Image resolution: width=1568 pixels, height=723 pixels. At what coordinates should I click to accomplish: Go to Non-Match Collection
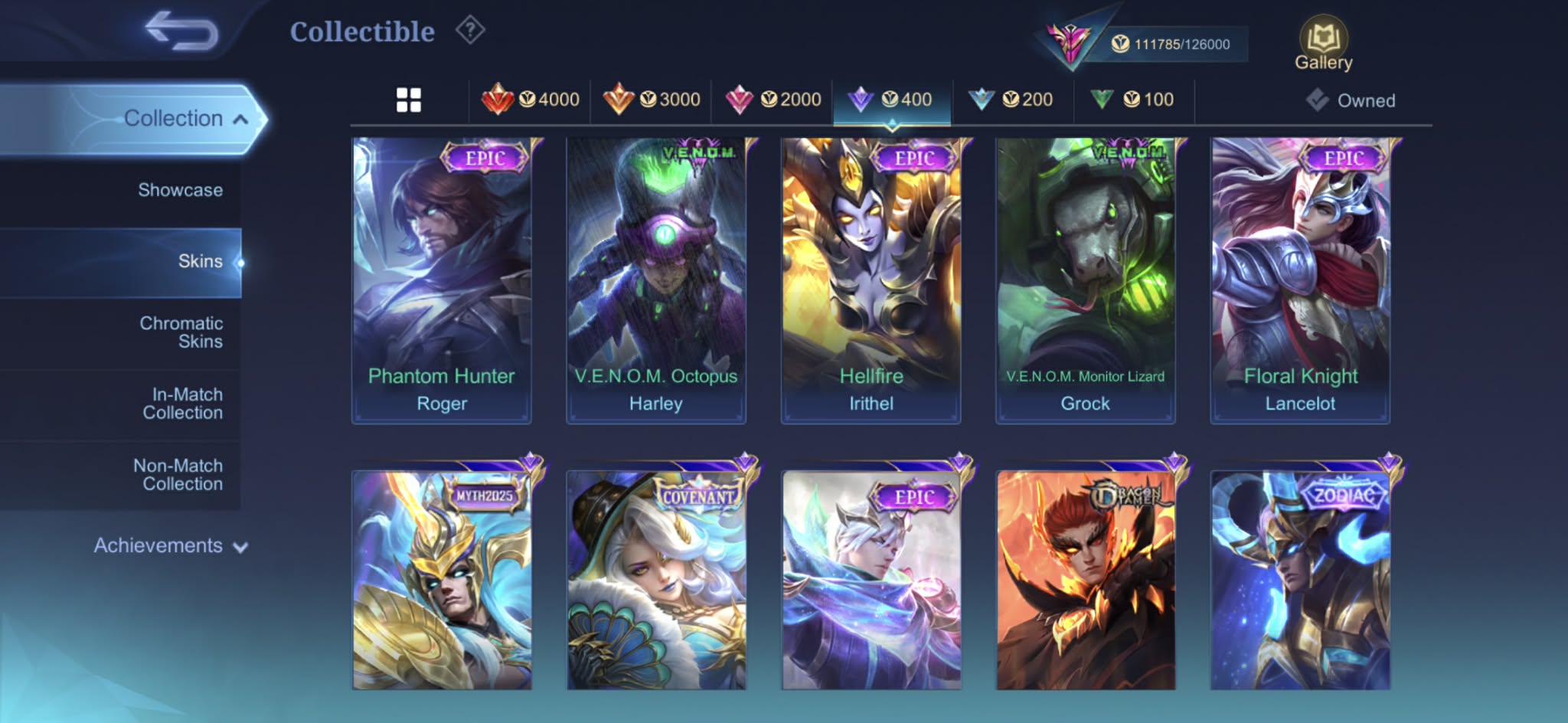coord(179,475)
